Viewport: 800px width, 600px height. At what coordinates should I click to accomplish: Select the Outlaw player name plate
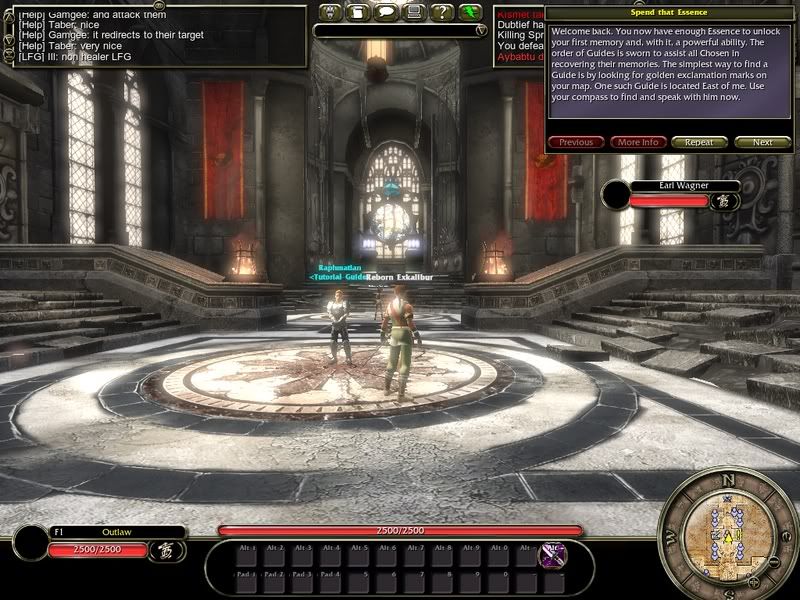coord(116,532)
